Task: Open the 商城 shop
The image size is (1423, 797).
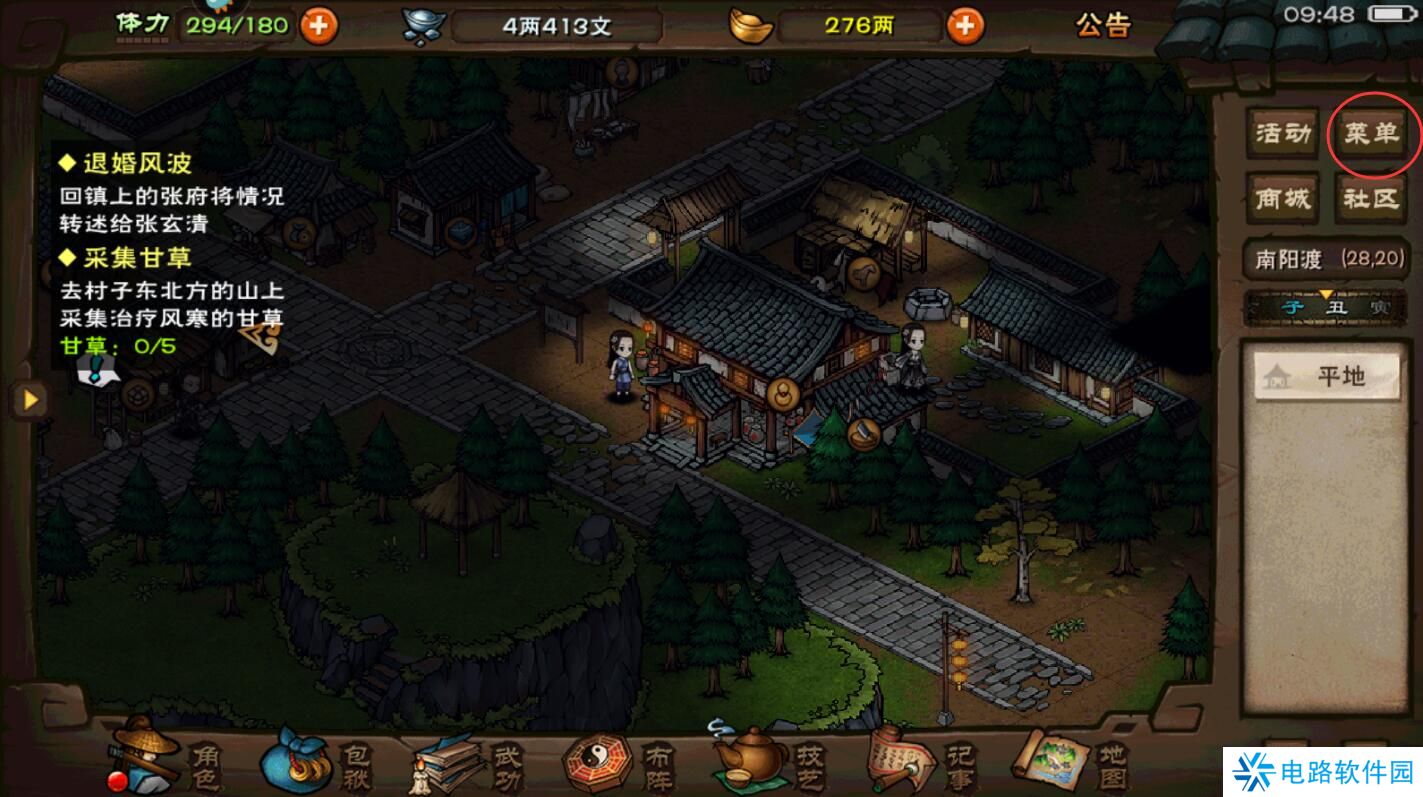Action: point(1281,197)
